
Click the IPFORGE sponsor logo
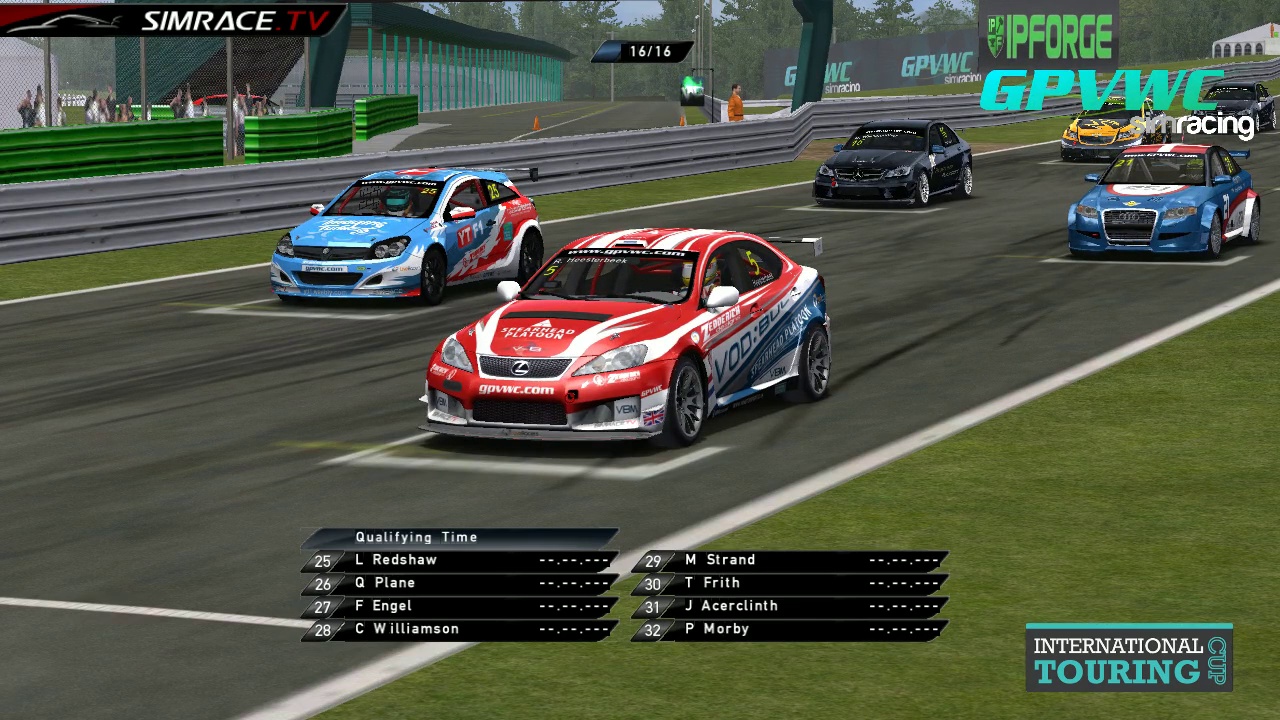[x=1048, y=37]
